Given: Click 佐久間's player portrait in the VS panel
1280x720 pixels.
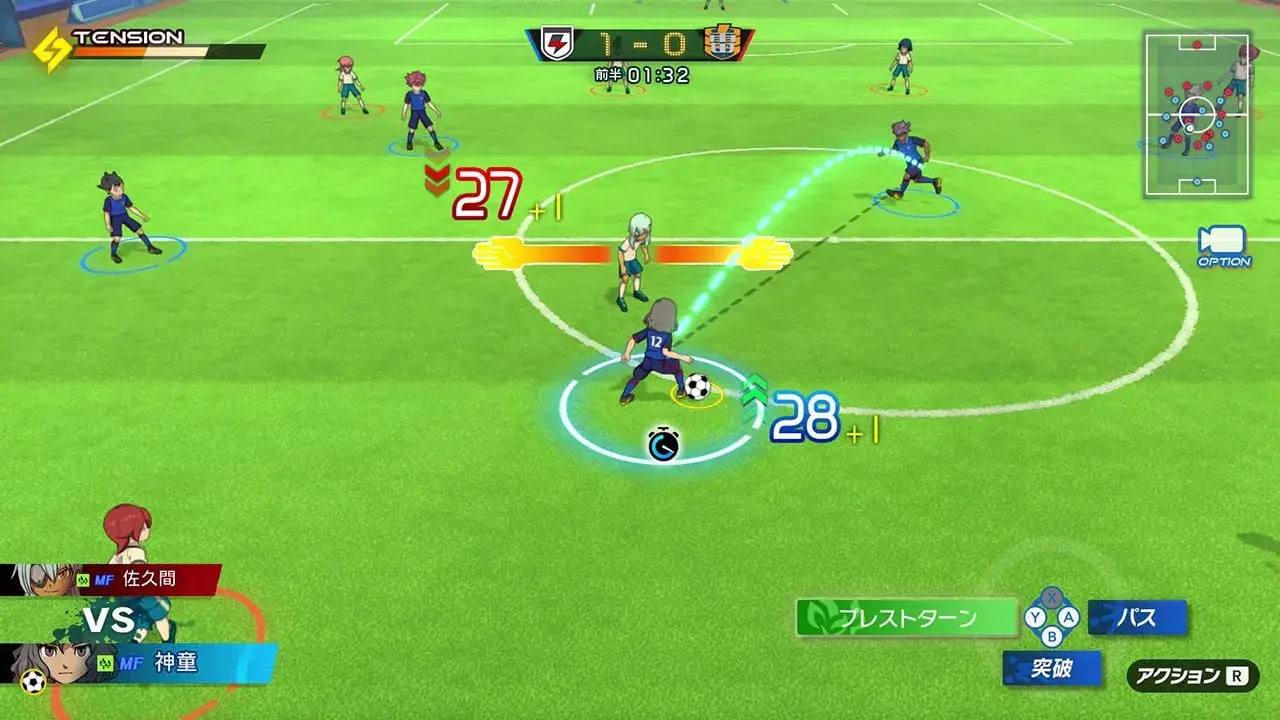Looking at the screenshot, I should pyautogui.click(x=45, y=576).
